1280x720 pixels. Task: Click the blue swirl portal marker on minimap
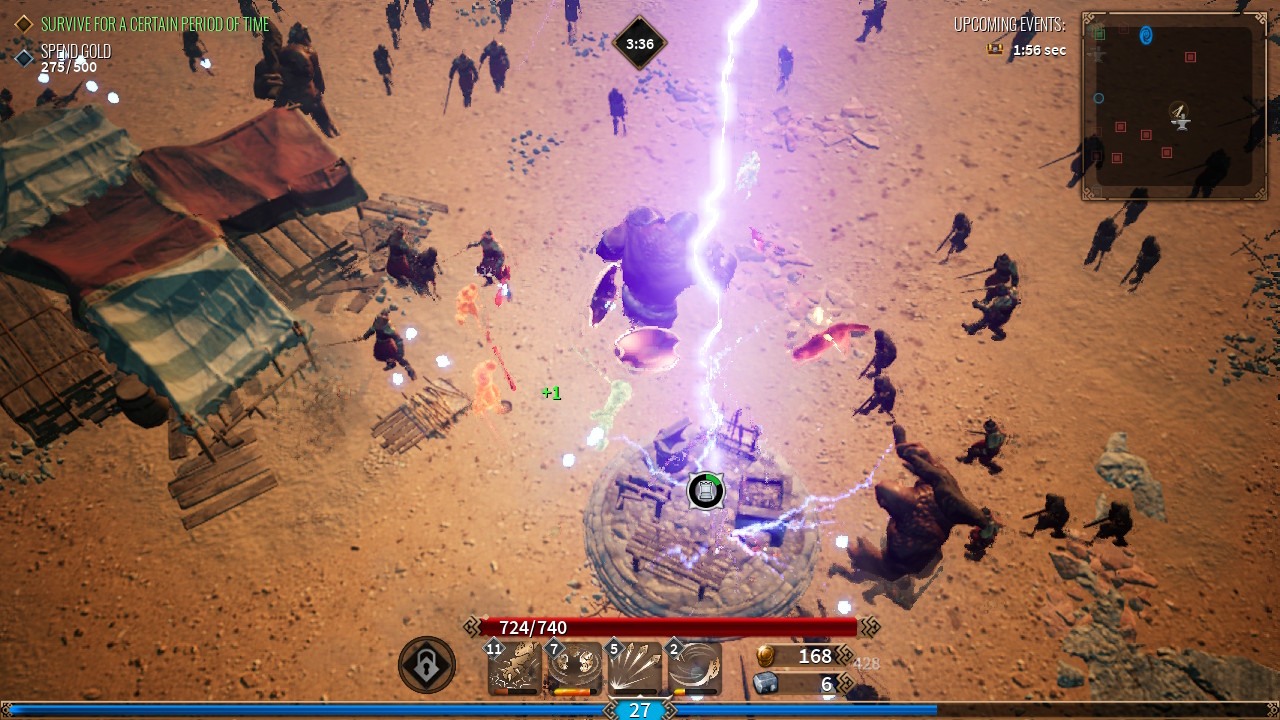pos(1146,36)
